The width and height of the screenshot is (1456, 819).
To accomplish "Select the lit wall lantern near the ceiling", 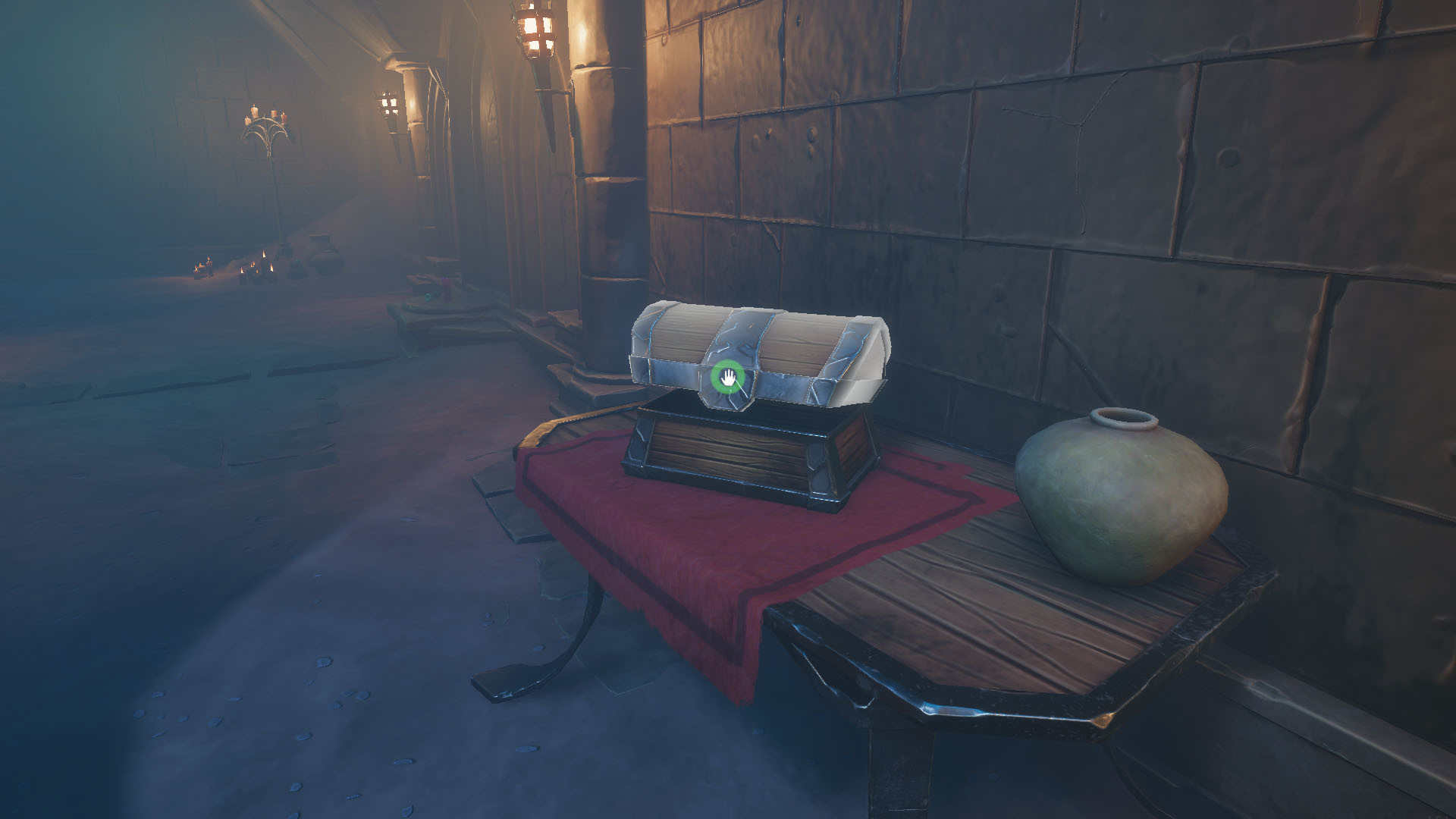I will [x=535, y=30].
